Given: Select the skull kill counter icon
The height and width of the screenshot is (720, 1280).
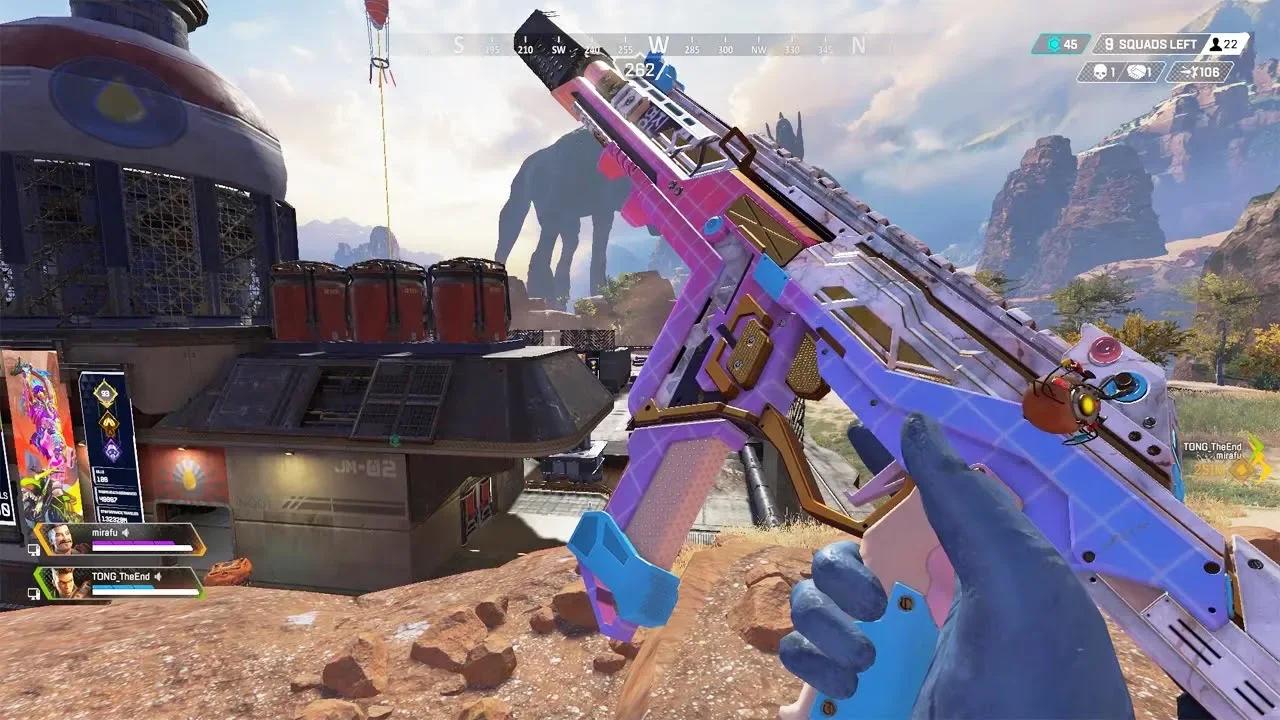Looking at the screenshot, I should (1101, 71).
